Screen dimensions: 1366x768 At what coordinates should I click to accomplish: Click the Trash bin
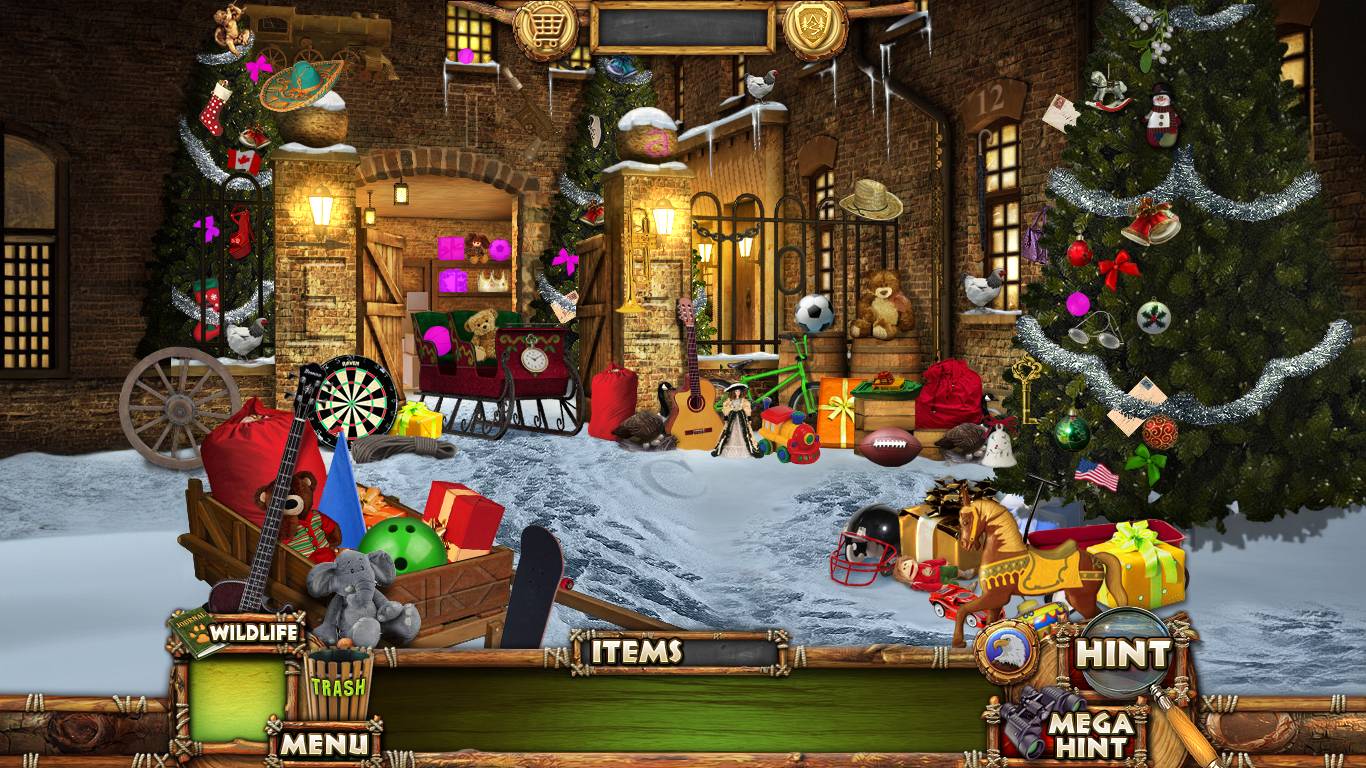click(x=338, y=686)
